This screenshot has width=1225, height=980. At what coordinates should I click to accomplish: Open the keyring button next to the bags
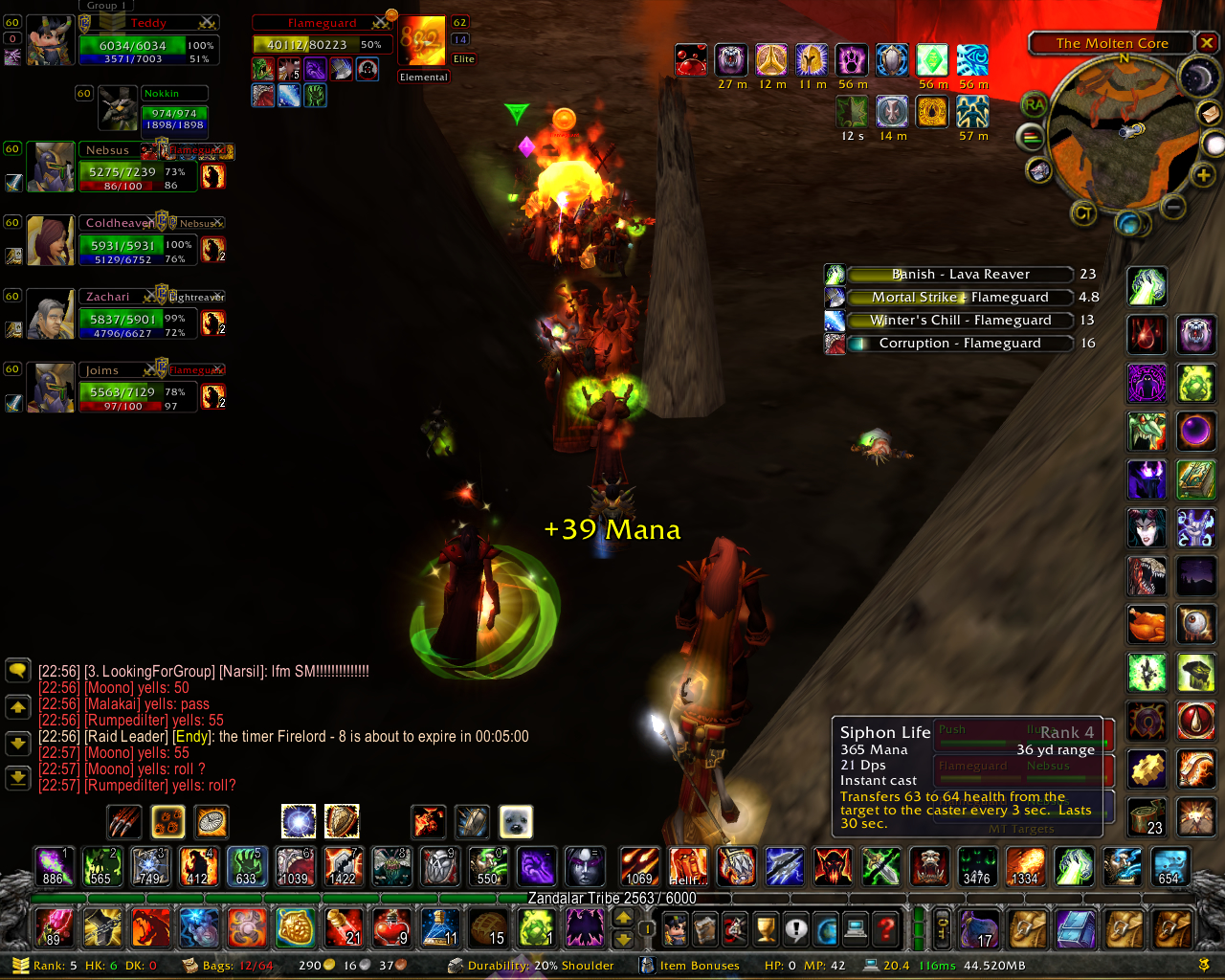coord(943,928)
